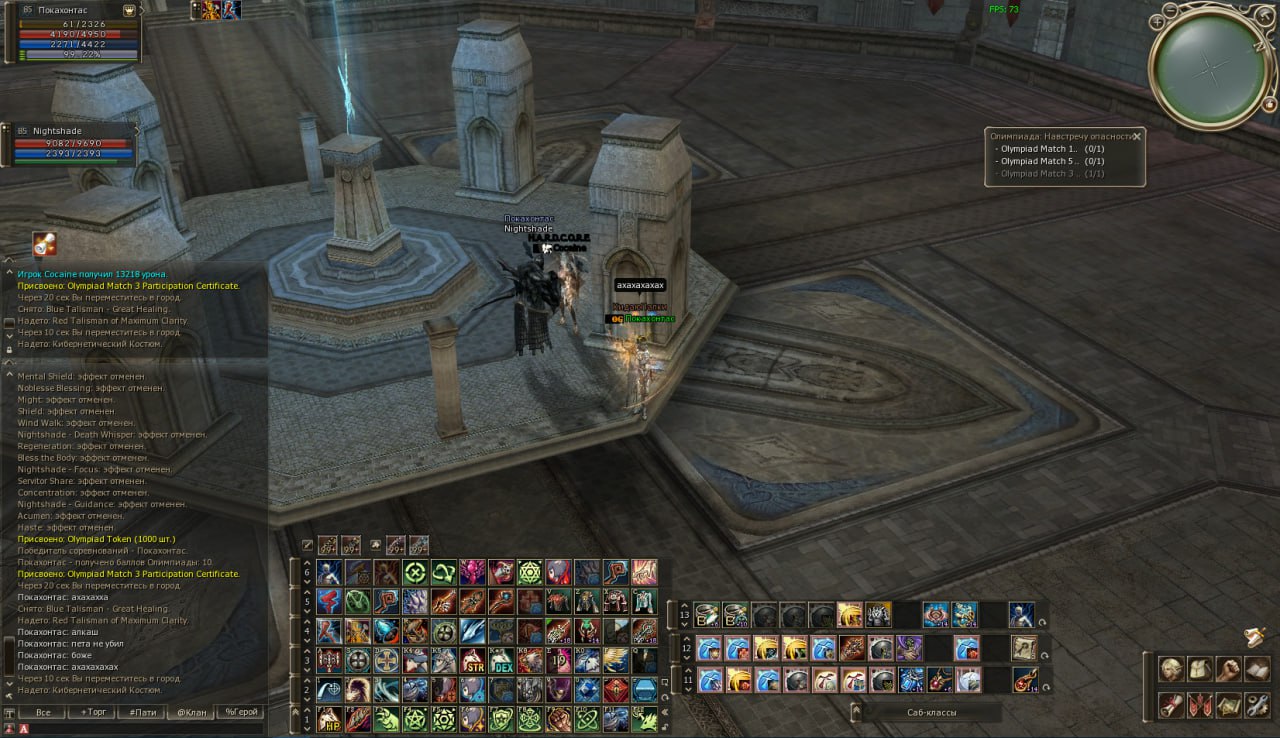Screen dimensions: 1280x738
Task: Open the %Герой hero chat tab
Action: click(x=241, y=713)
